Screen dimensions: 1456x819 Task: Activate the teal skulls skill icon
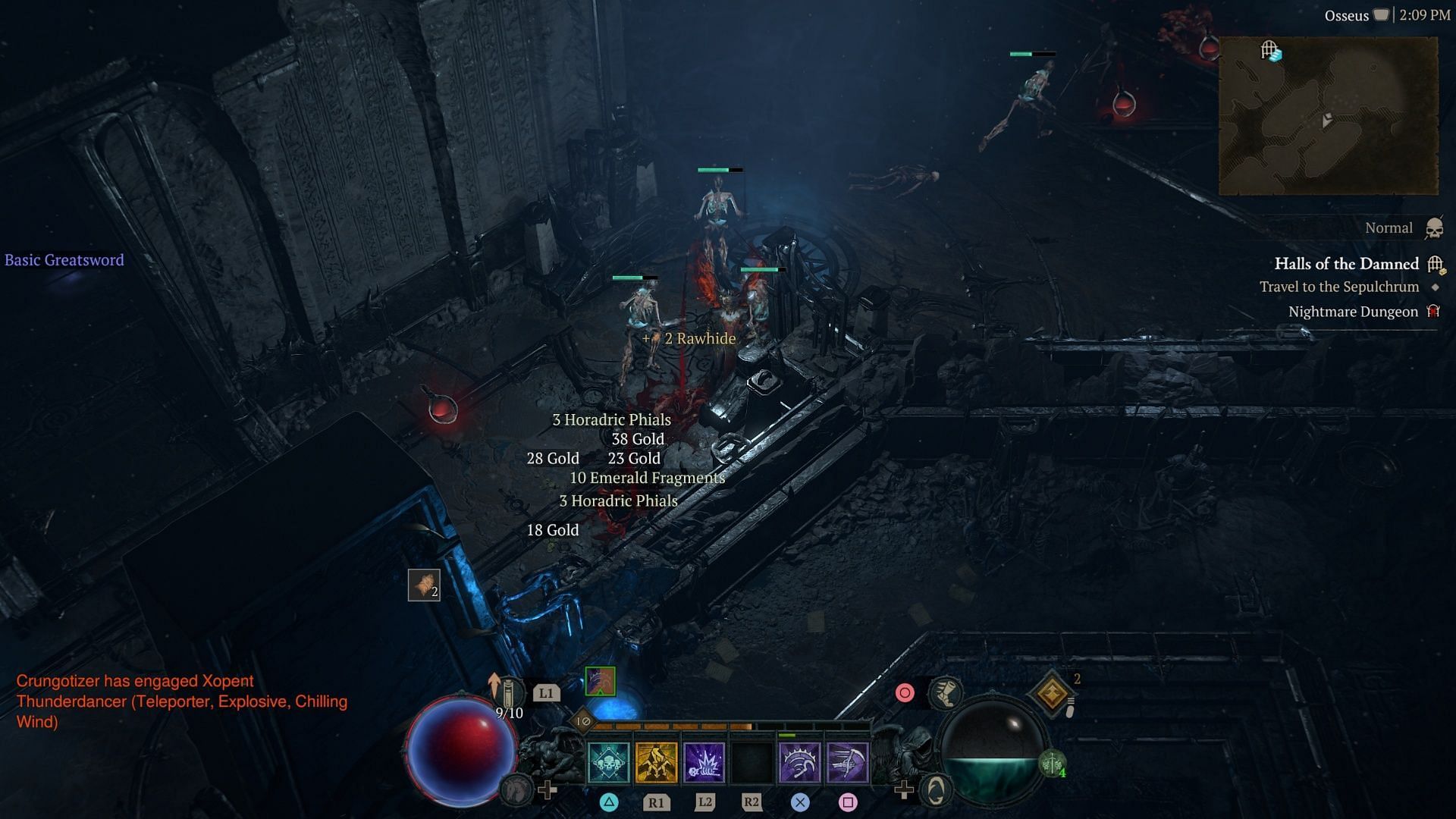[608, 762]
